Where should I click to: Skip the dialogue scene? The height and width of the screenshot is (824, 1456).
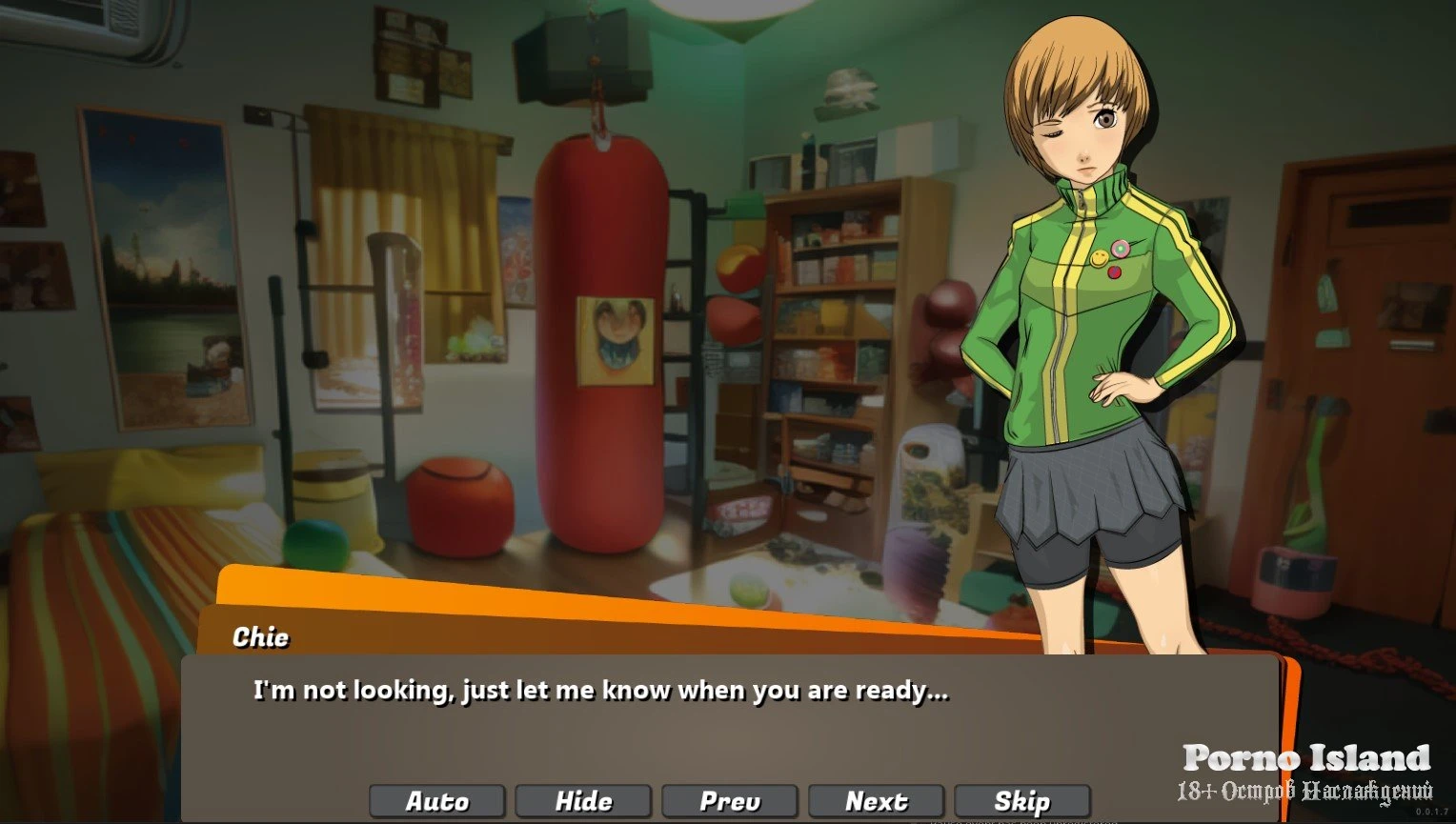pyautogui.click(x=1021, y=801)
